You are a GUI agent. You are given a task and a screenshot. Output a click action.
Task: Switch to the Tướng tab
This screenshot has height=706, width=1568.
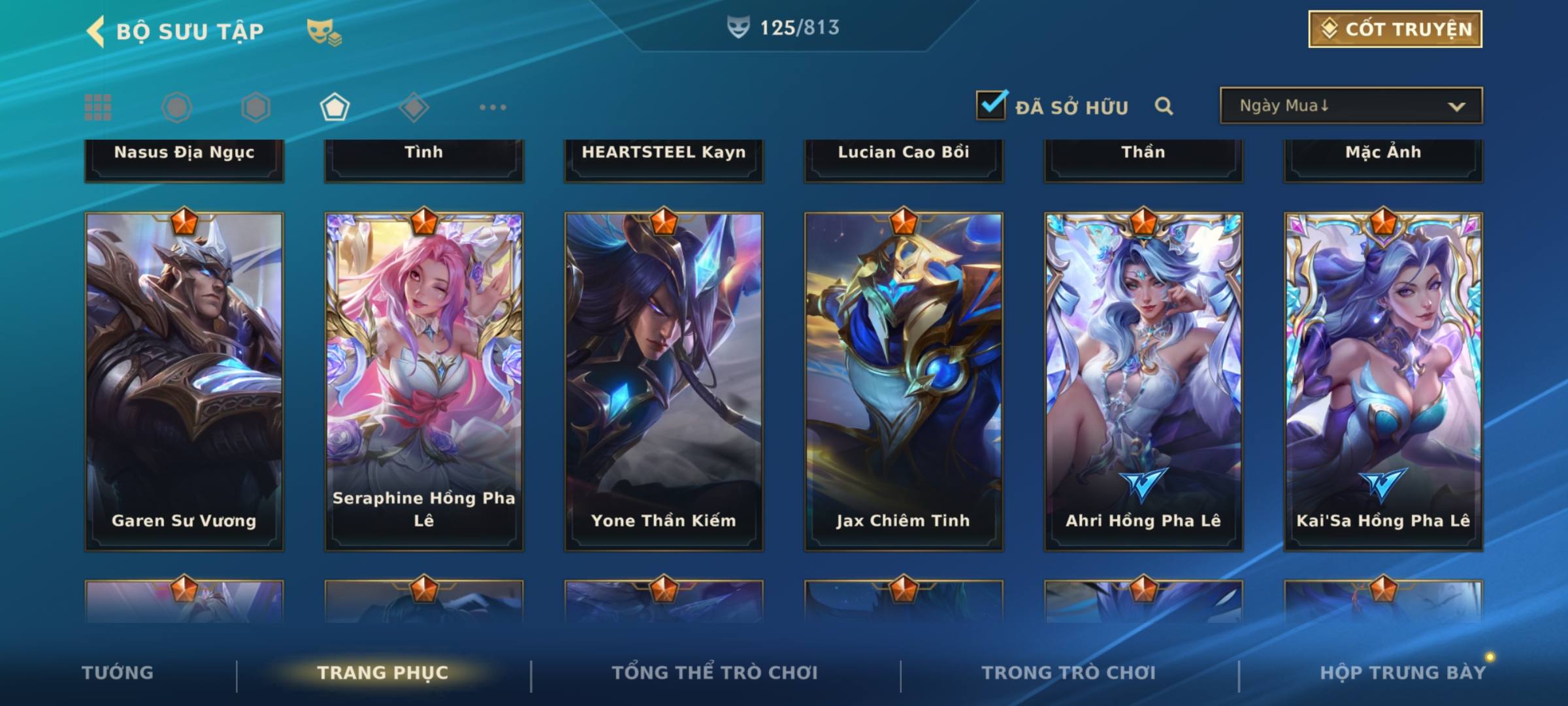click(x=118, y=673)
